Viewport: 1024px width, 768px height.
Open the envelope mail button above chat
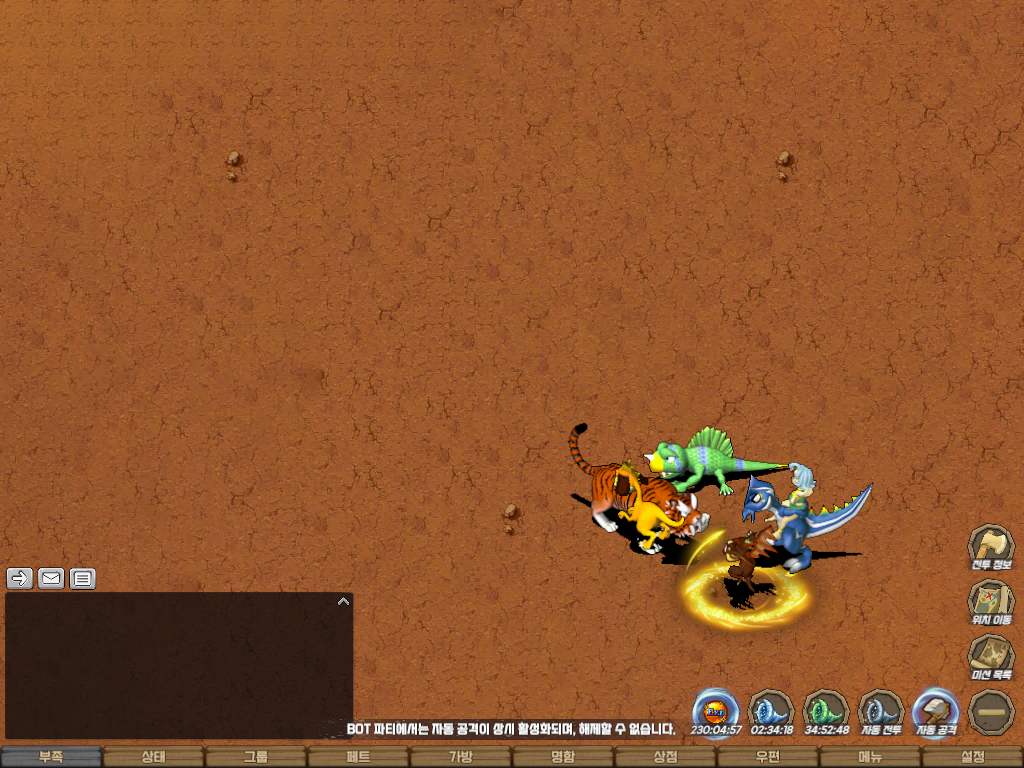click(51, 578)
